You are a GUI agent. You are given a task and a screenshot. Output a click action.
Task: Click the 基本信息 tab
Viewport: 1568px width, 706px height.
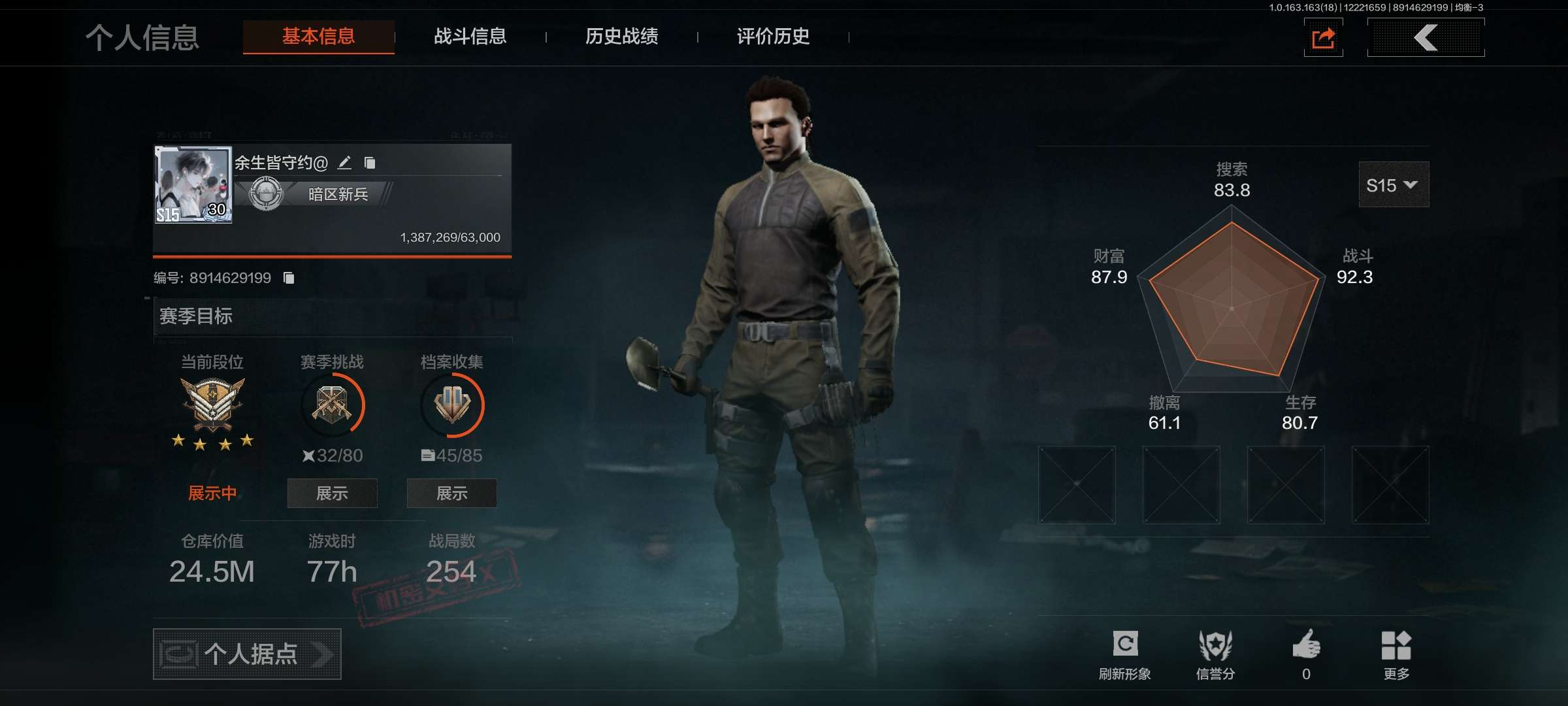[x=318, y=37]
